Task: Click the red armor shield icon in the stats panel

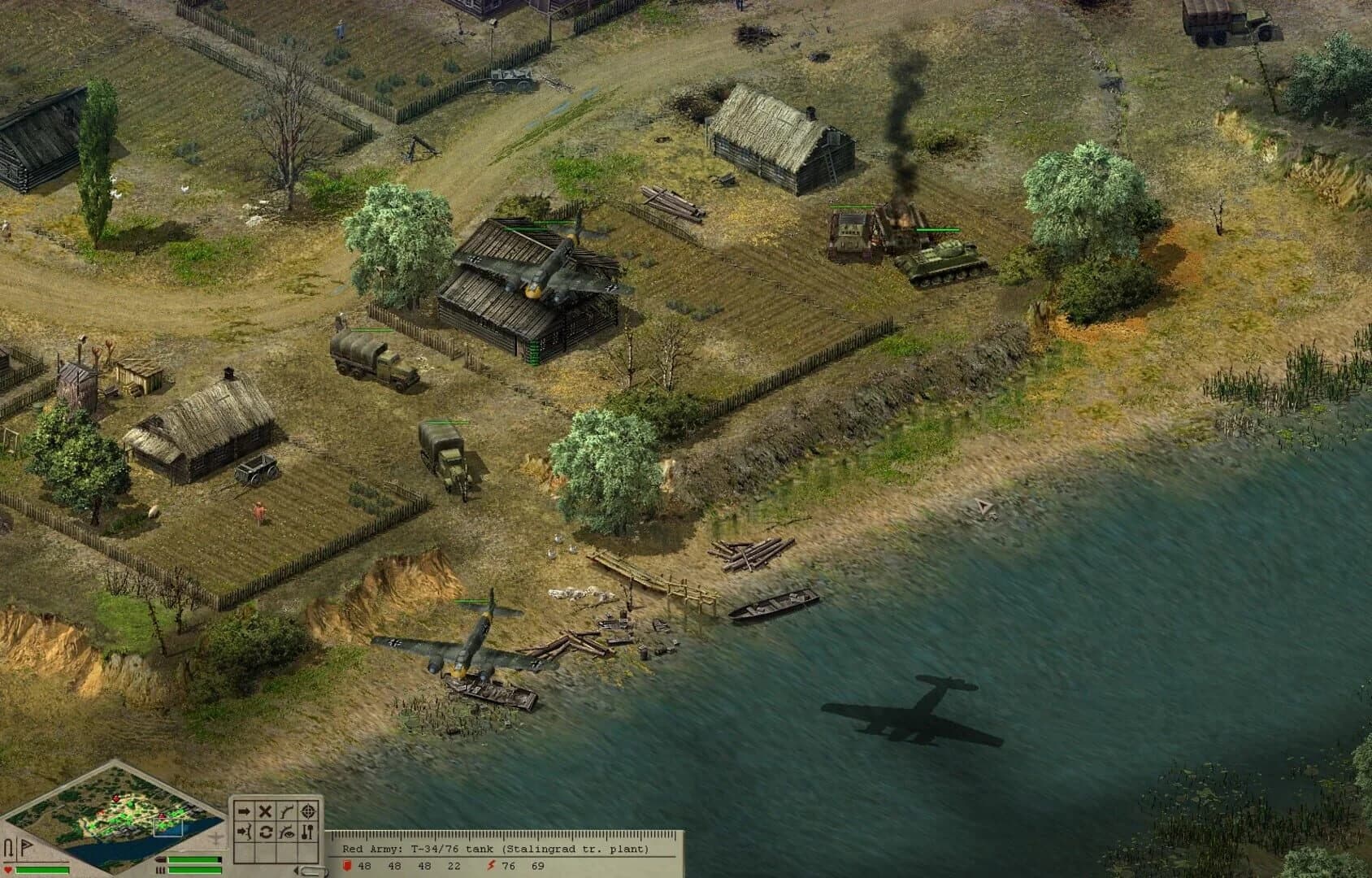Action: [x=347, y=867]
